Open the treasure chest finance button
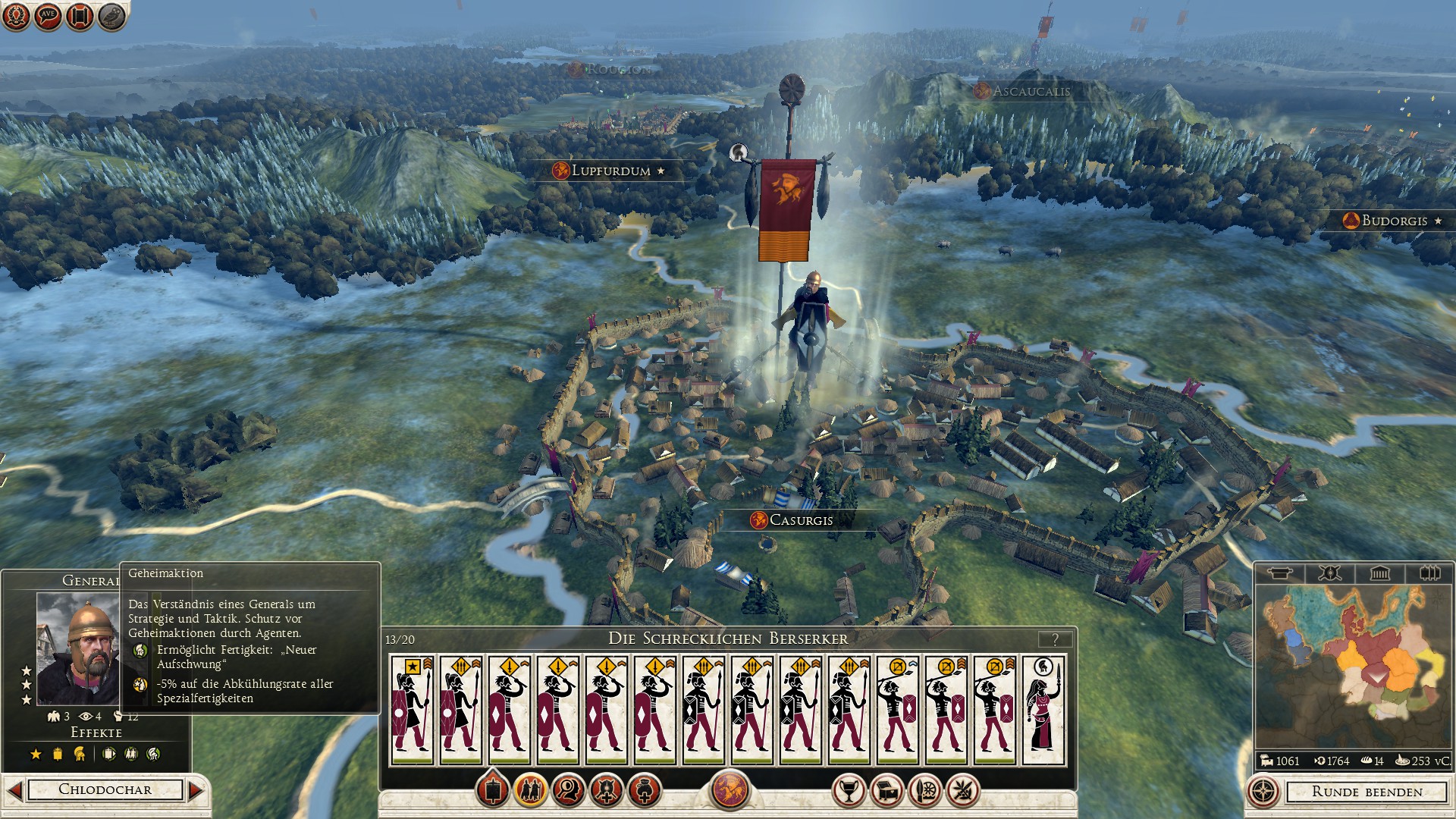Viewport: 1456px width, 819px height. coord(886,791)
